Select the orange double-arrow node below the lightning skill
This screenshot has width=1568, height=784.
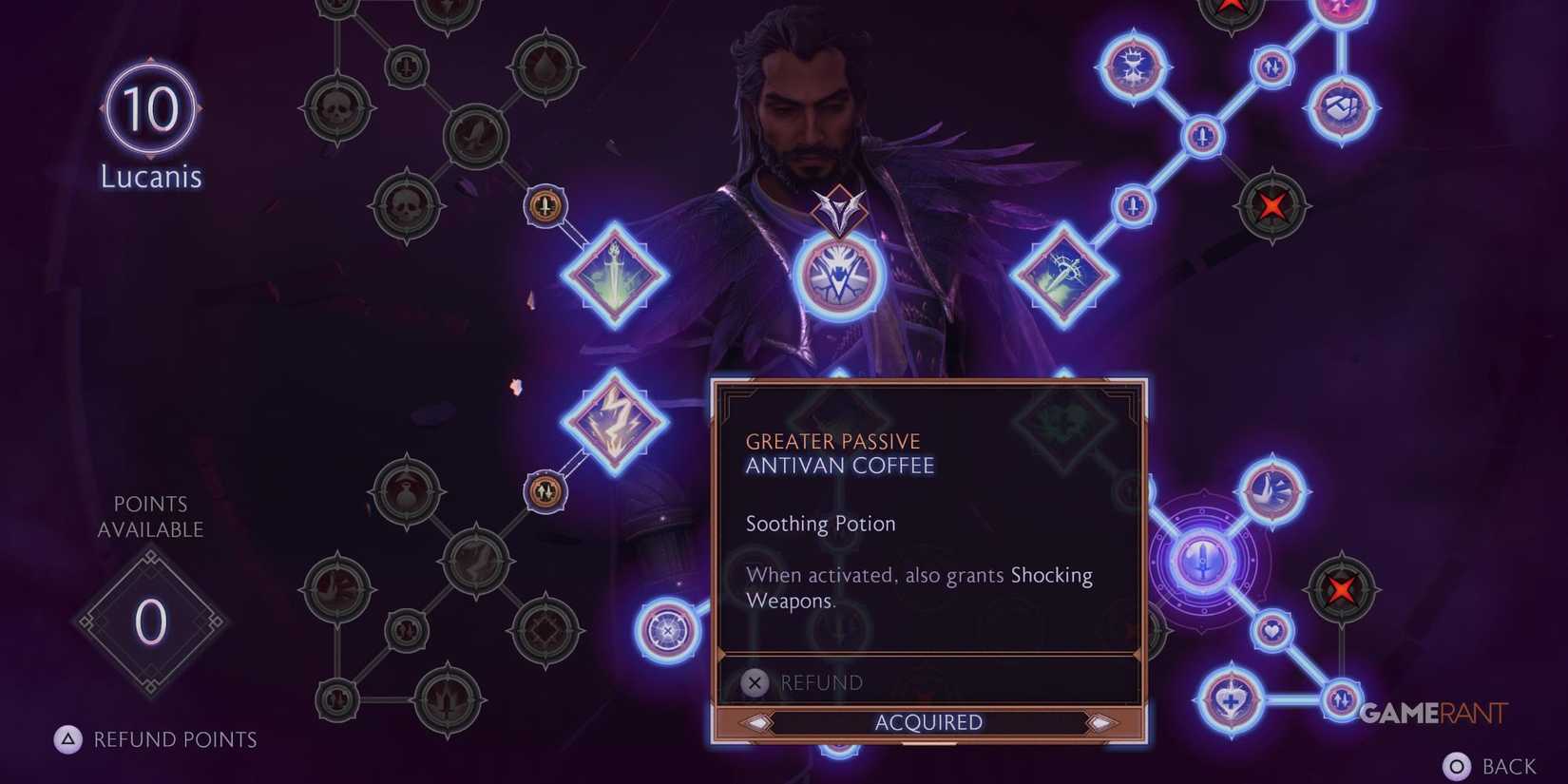coord(545,491)
